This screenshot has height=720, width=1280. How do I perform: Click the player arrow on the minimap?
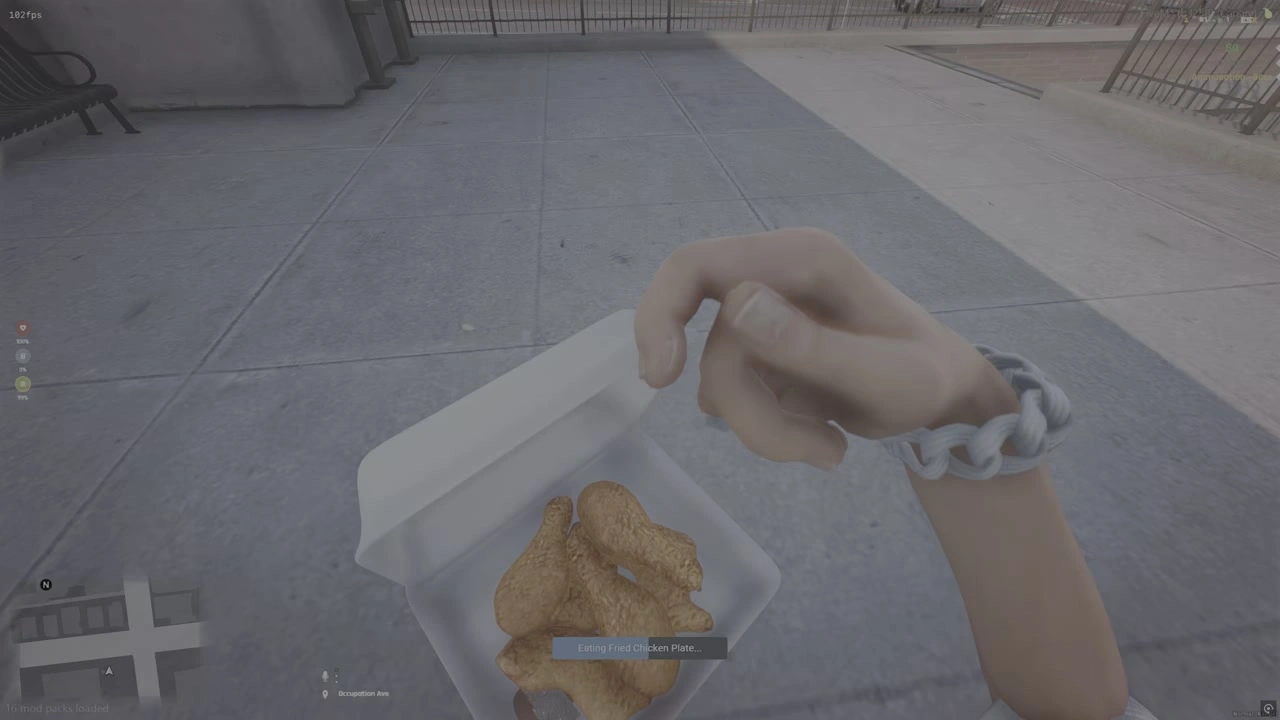(x=108, y=671)
